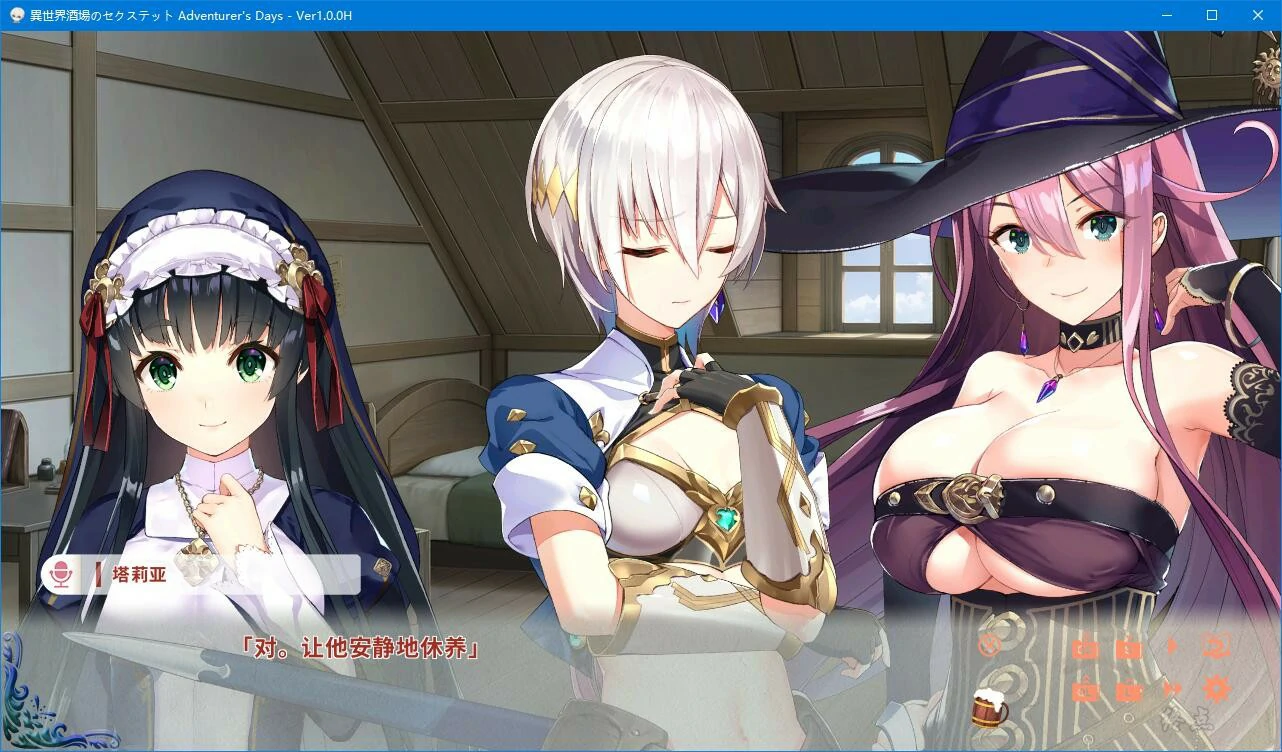Restore the game window size
The height and width of the screenshot is (752, 1282).
[x=1211, y=14]
